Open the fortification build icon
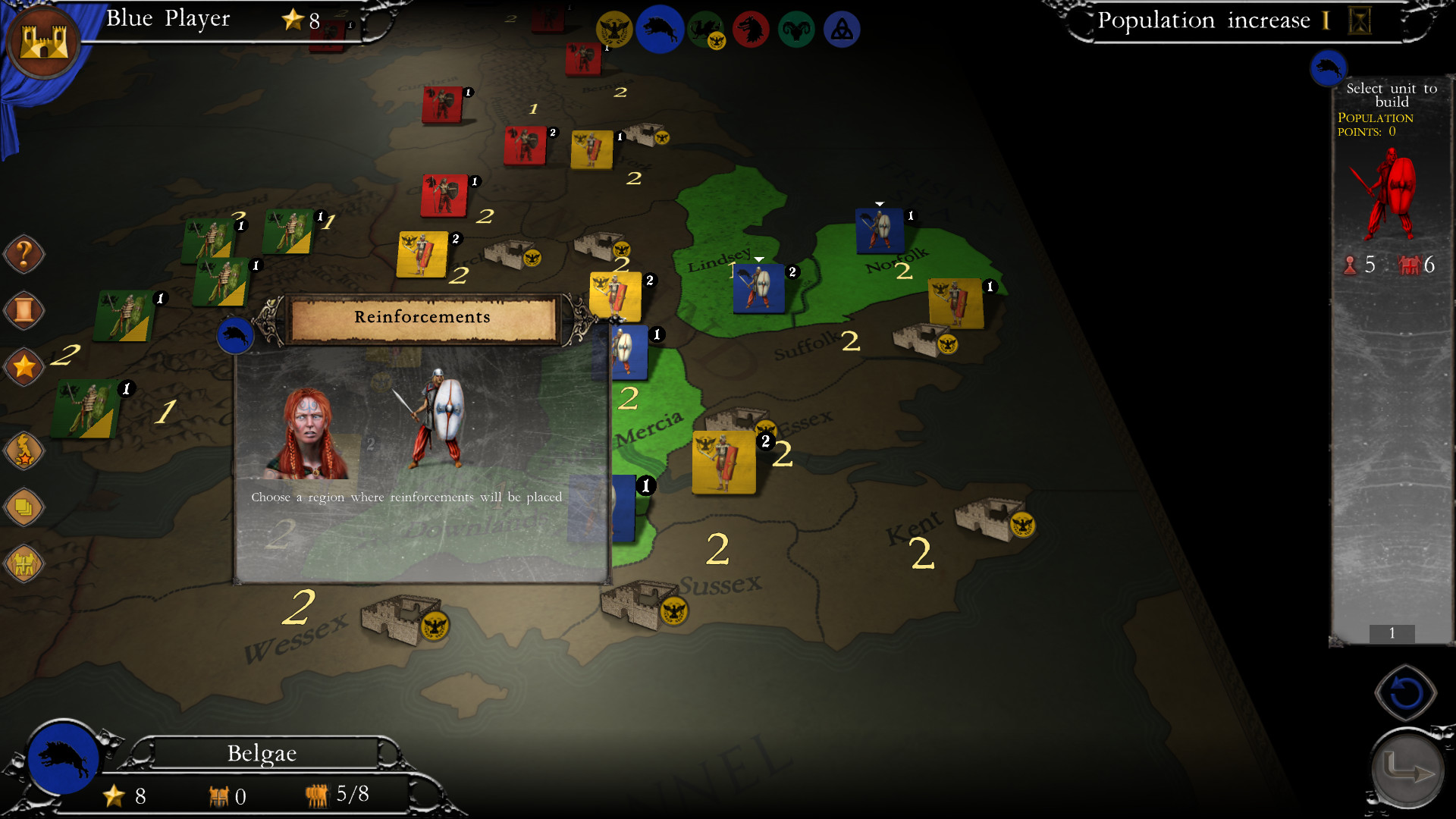This screenshot has height=819, width=1456. pos(24,563)
